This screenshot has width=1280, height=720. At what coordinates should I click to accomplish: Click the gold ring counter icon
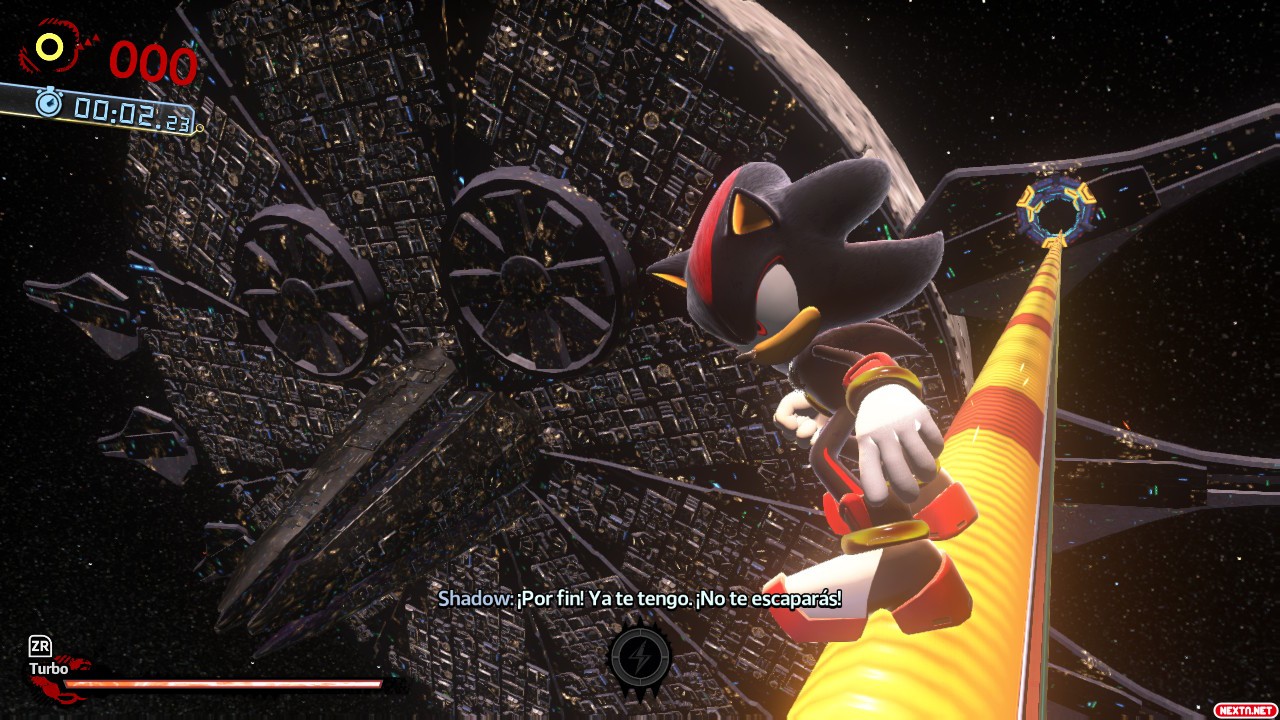tap(50, 46)
